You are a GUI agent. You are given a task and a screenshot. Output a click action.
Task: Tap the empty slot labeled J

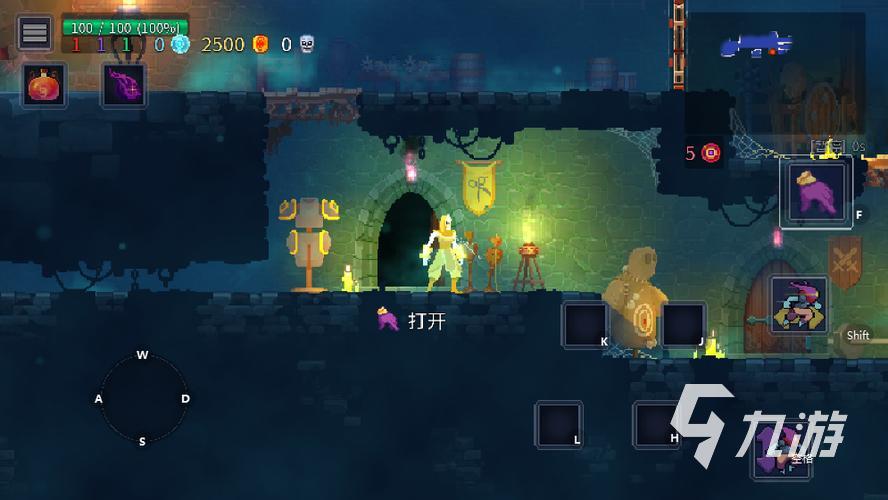683,325
